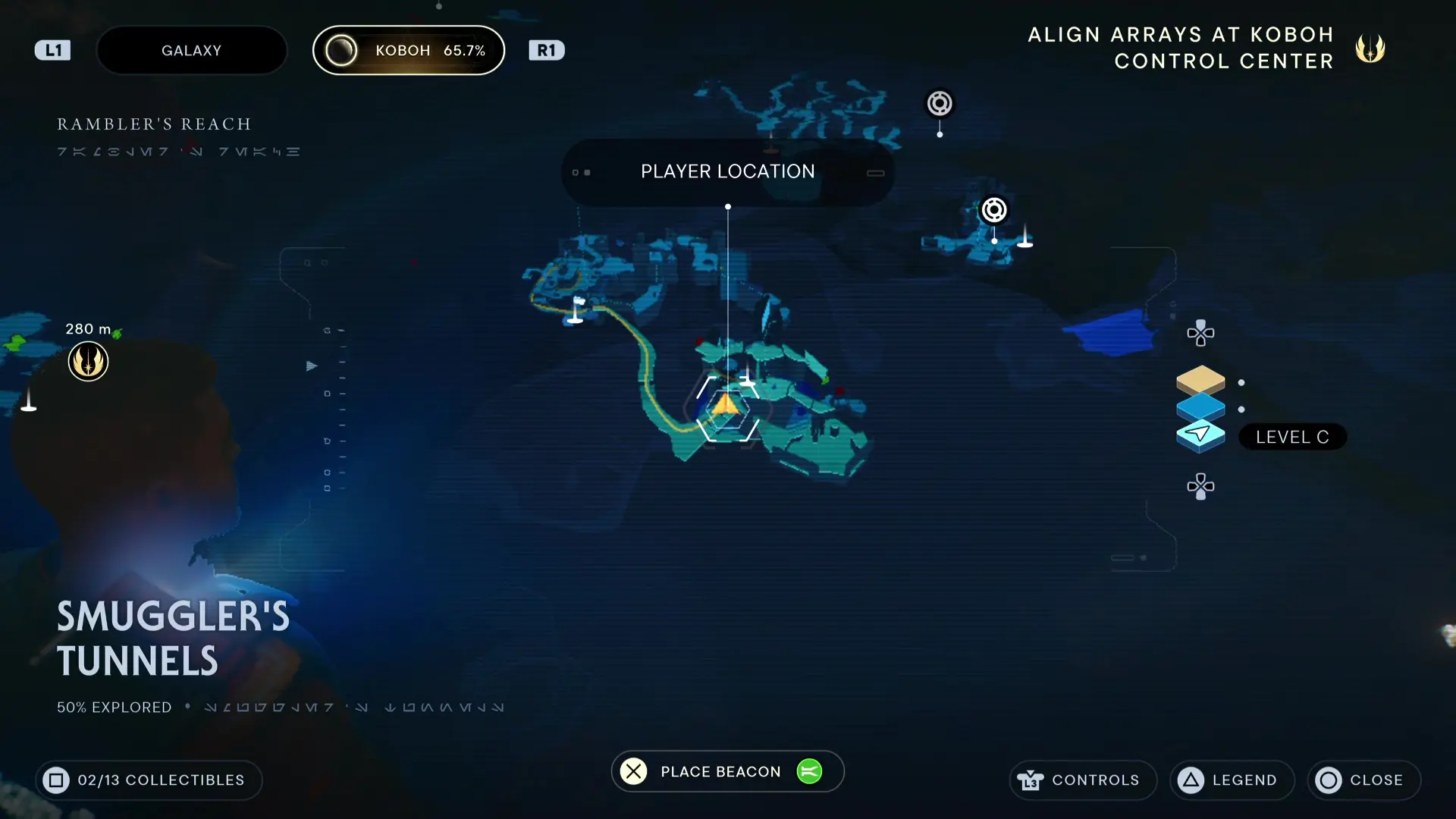The height and width of the screenshot is (819, 1456).
Task: Click the lower d-pad layer-down icon
Action: click(1200, 486)
